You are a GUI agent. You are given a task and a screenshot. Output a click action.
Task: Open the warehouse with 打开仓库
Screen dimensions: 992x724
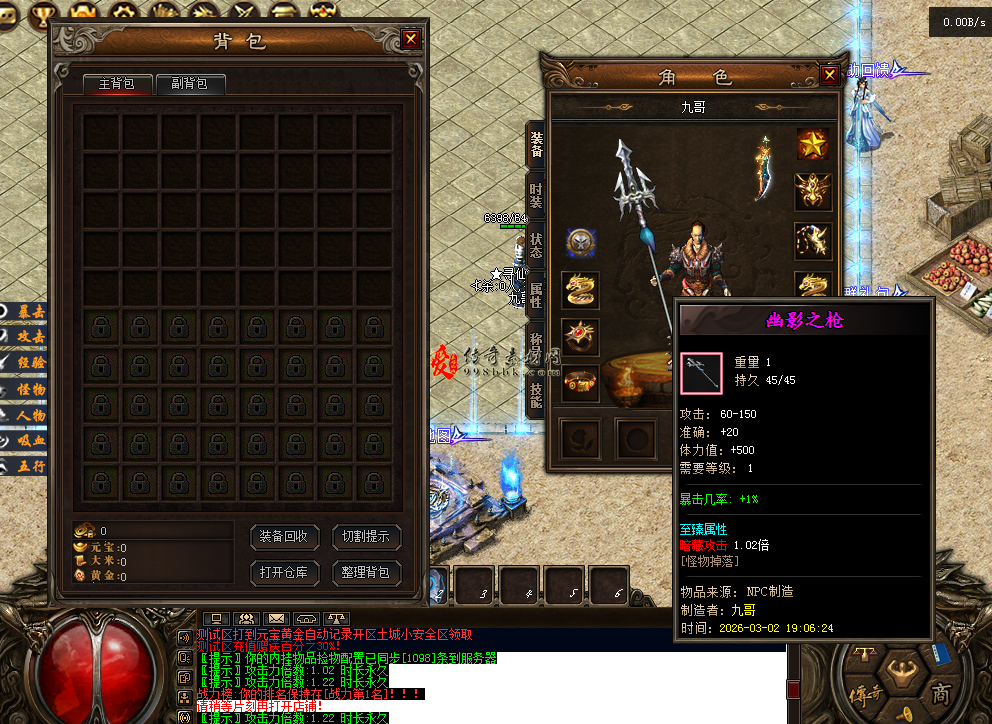pos(284,573)
